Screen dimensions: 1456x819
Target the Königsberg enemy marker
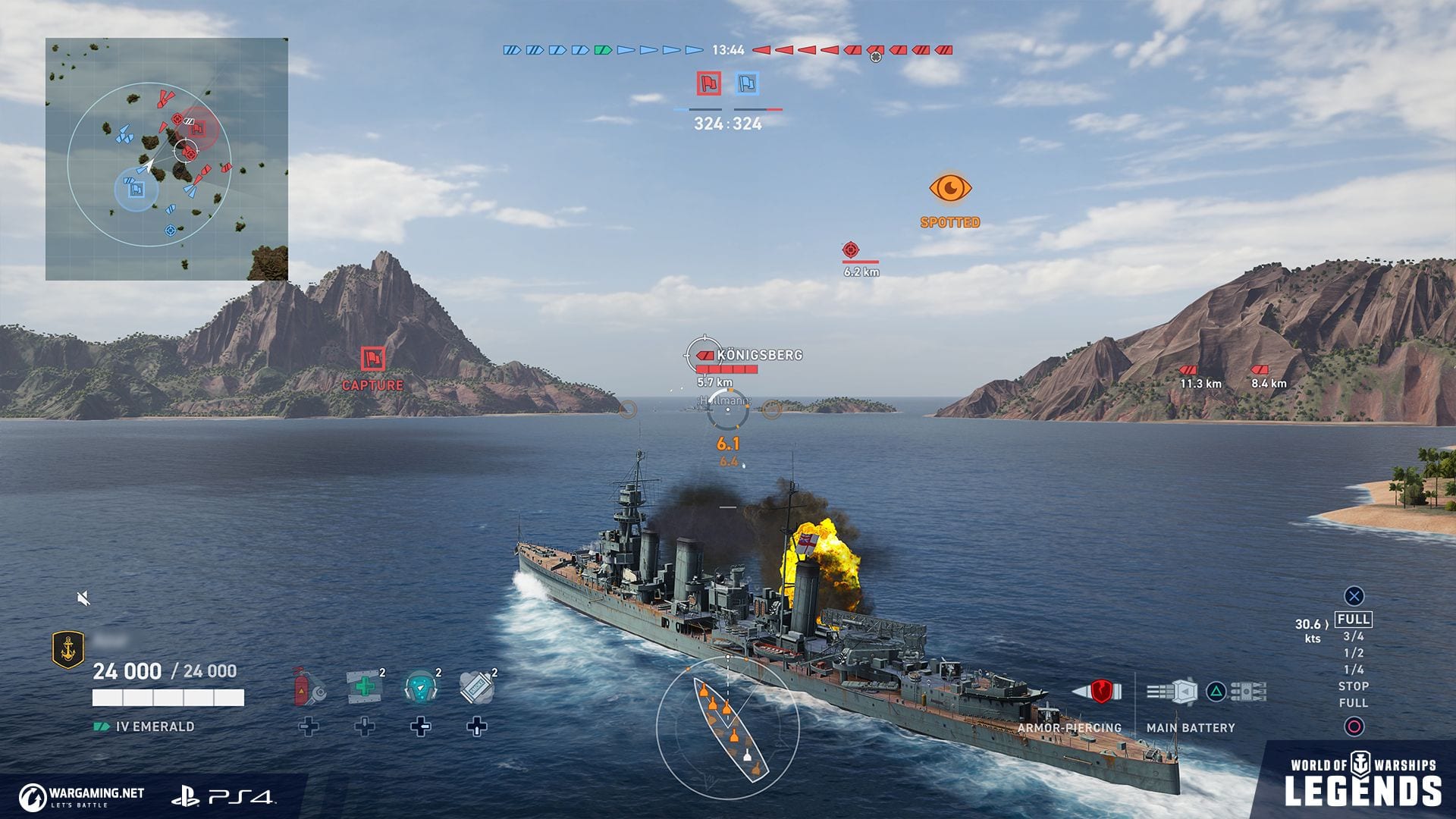758,355
